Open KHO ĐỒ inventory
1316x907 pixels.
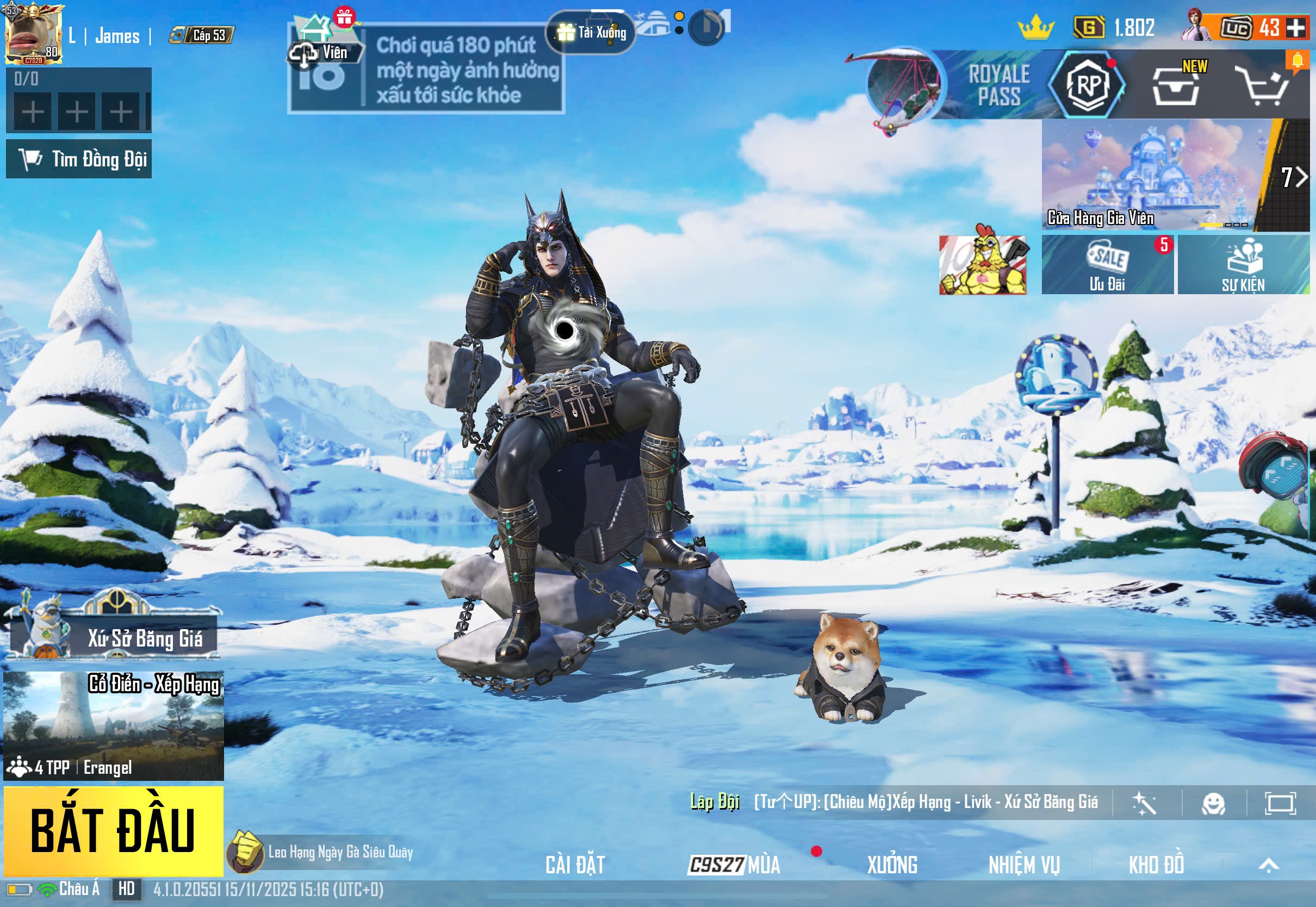[x=1156, y=865]
